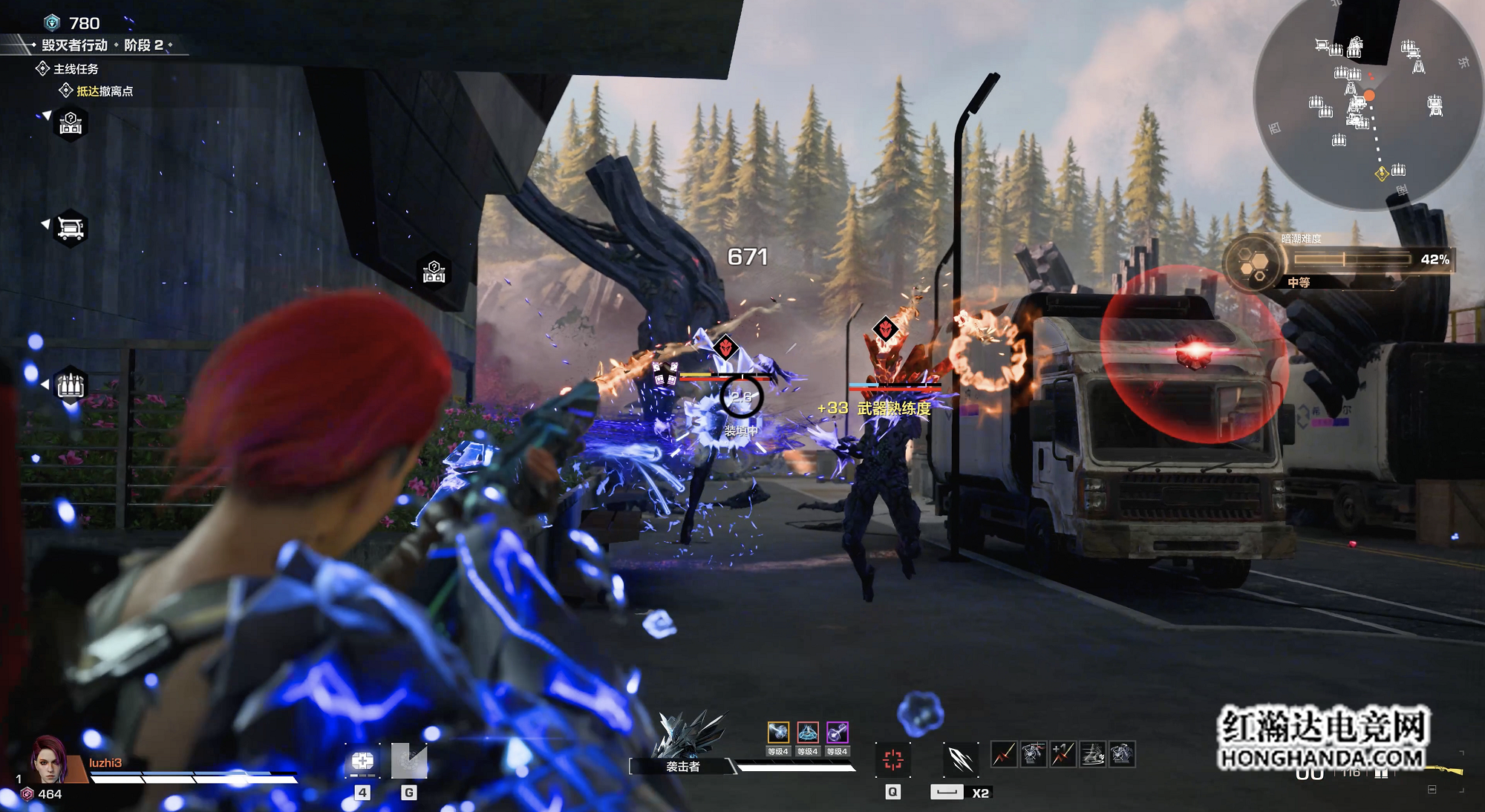
Task: Select the purple-bordered level 4 skill icon
Action: (x=838, y=733)
